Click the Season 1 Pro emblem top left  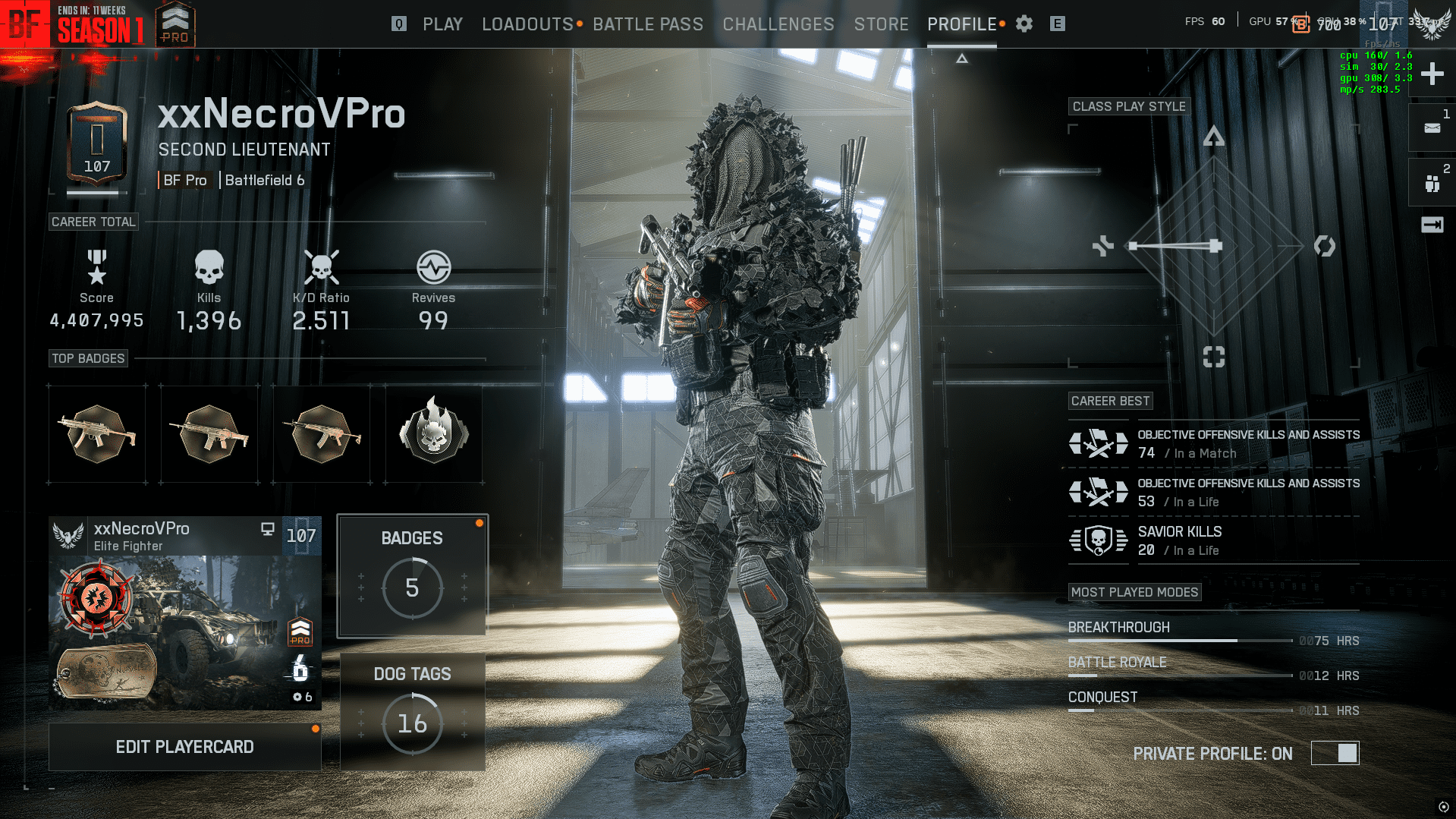pyautogui.click(x=175, y=24)
